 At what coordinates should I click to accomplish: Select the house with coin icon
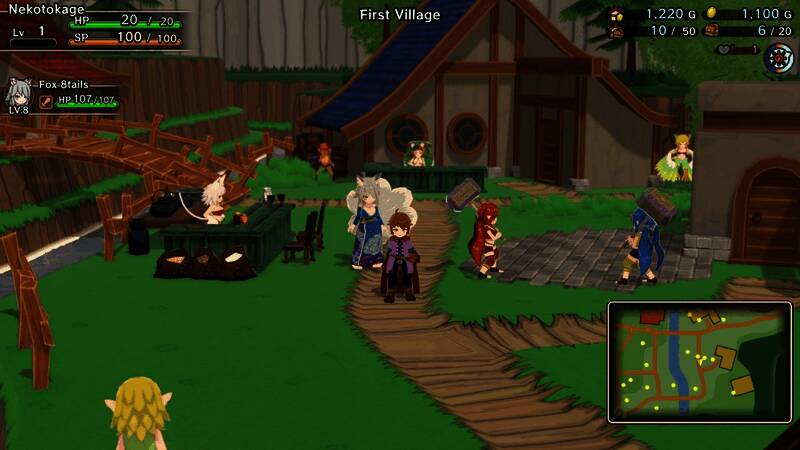point(616,14)
